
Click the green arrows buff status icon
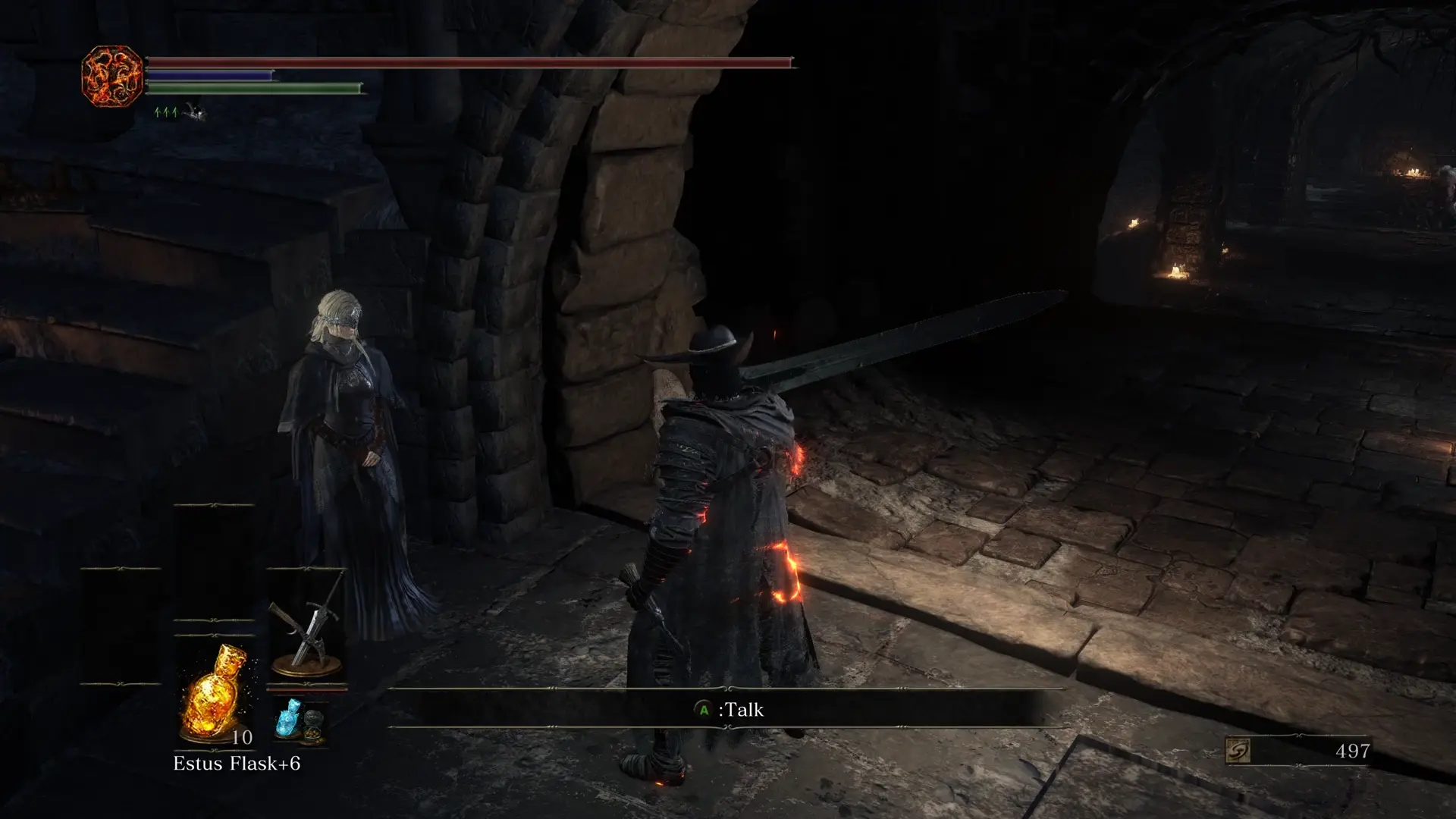coord(166,113)
